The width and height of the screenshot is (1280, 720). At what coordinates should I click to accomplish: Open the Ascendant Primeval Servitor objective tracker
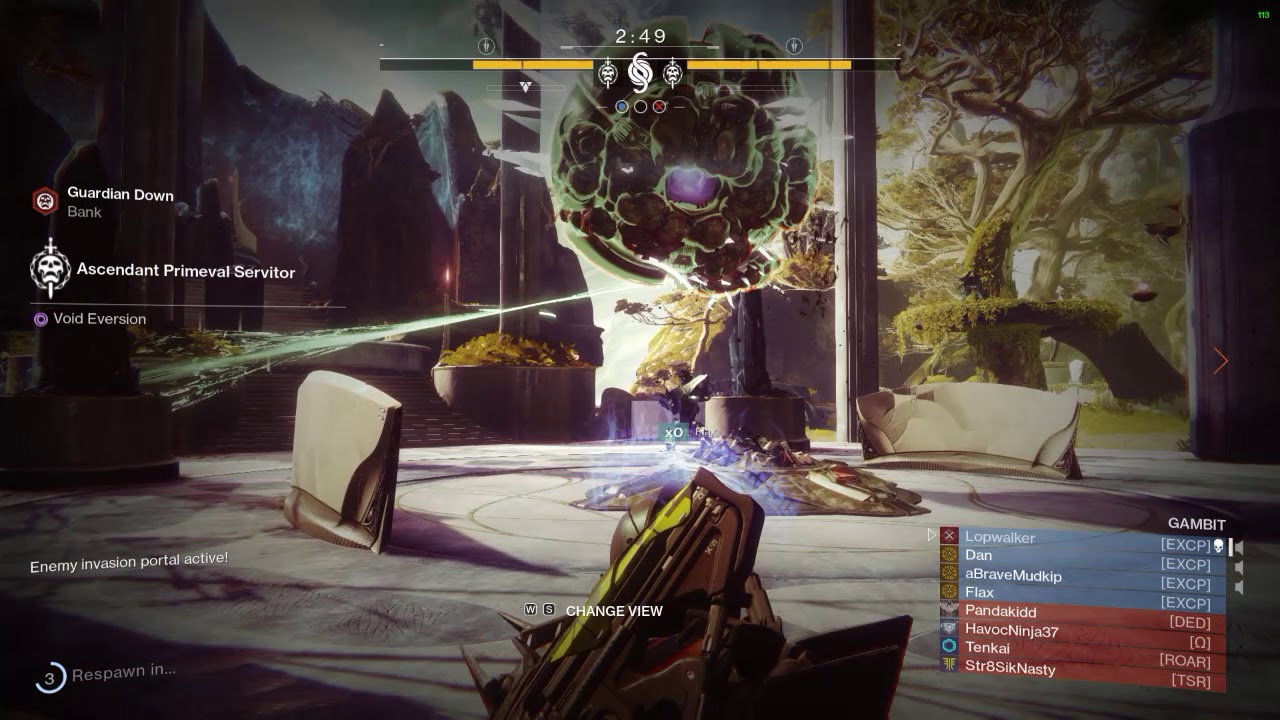click(185, 270)
